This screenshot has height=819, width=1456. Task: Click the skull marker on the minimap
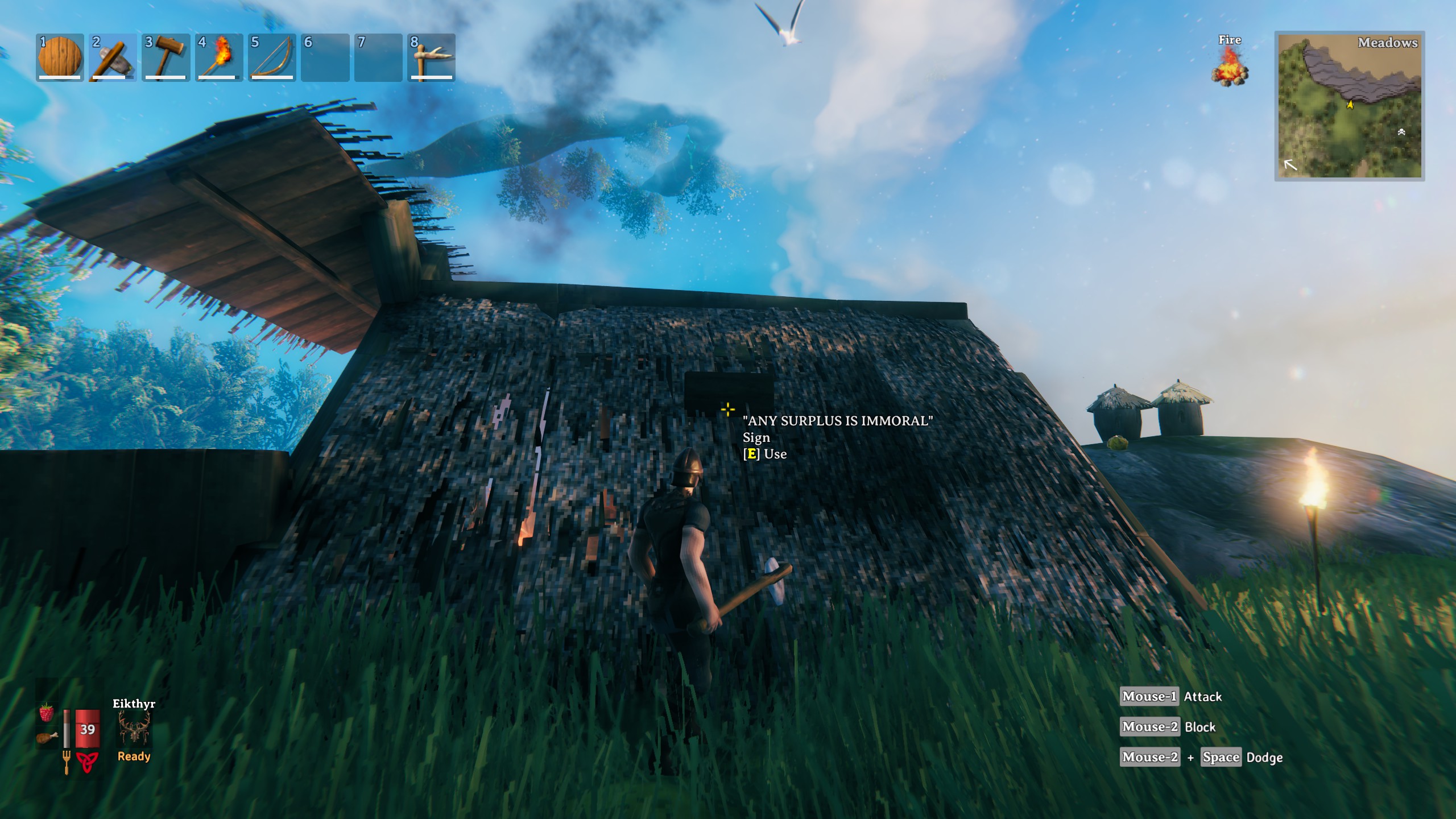(1401, 132)
